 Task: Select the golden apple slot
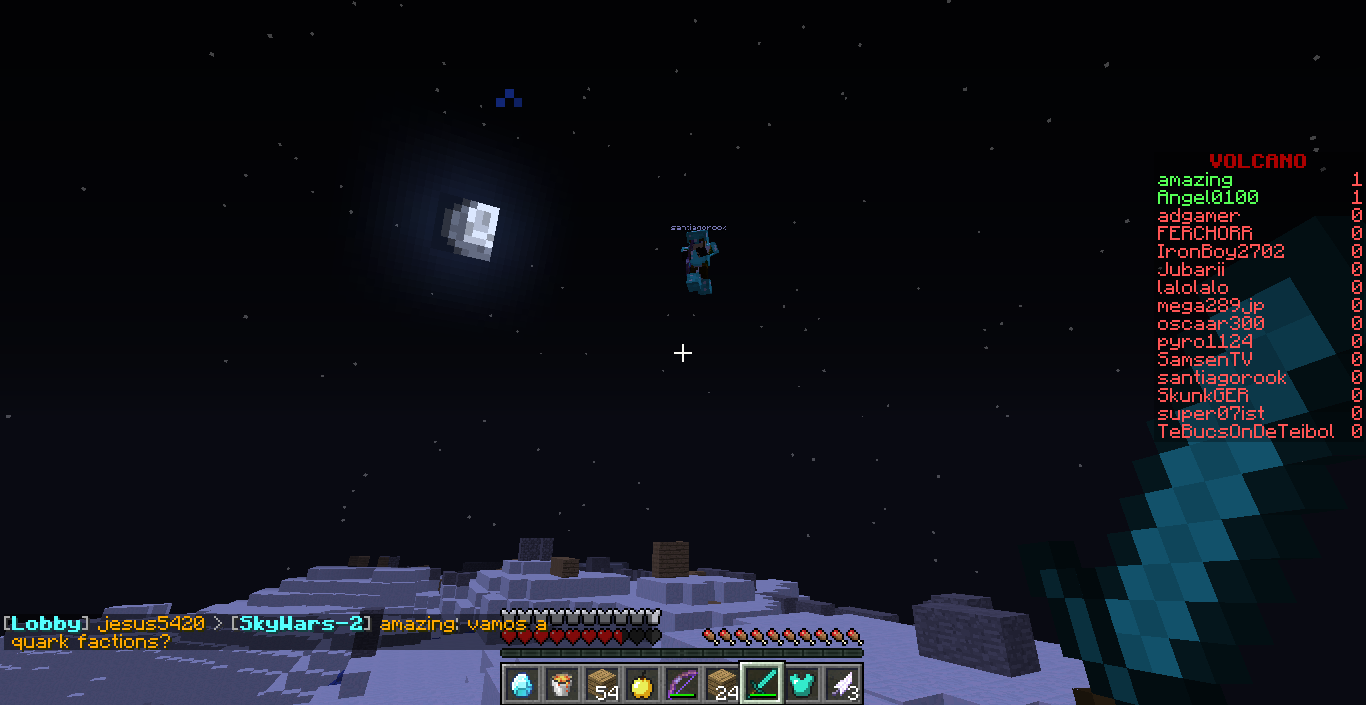[642, 683]
